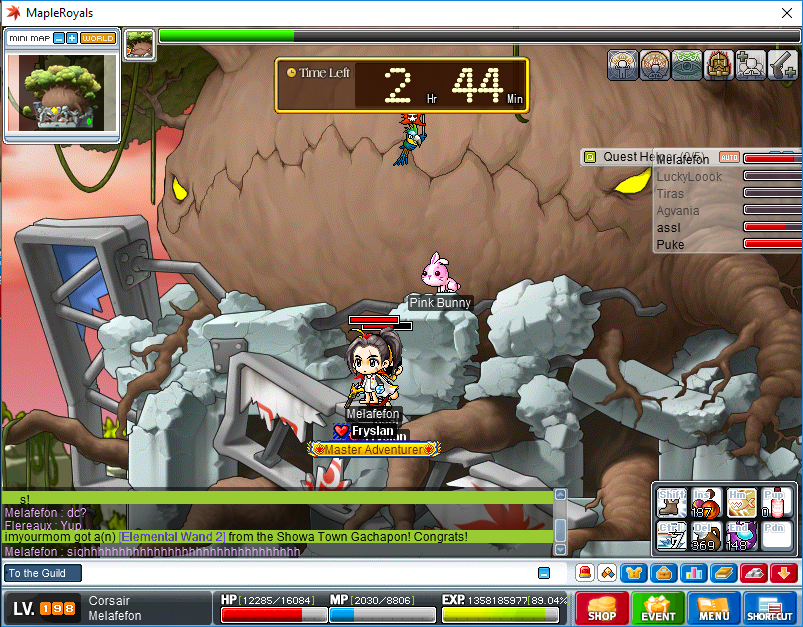
Task: Open the Menu button
Action: [x=714, y=609]
